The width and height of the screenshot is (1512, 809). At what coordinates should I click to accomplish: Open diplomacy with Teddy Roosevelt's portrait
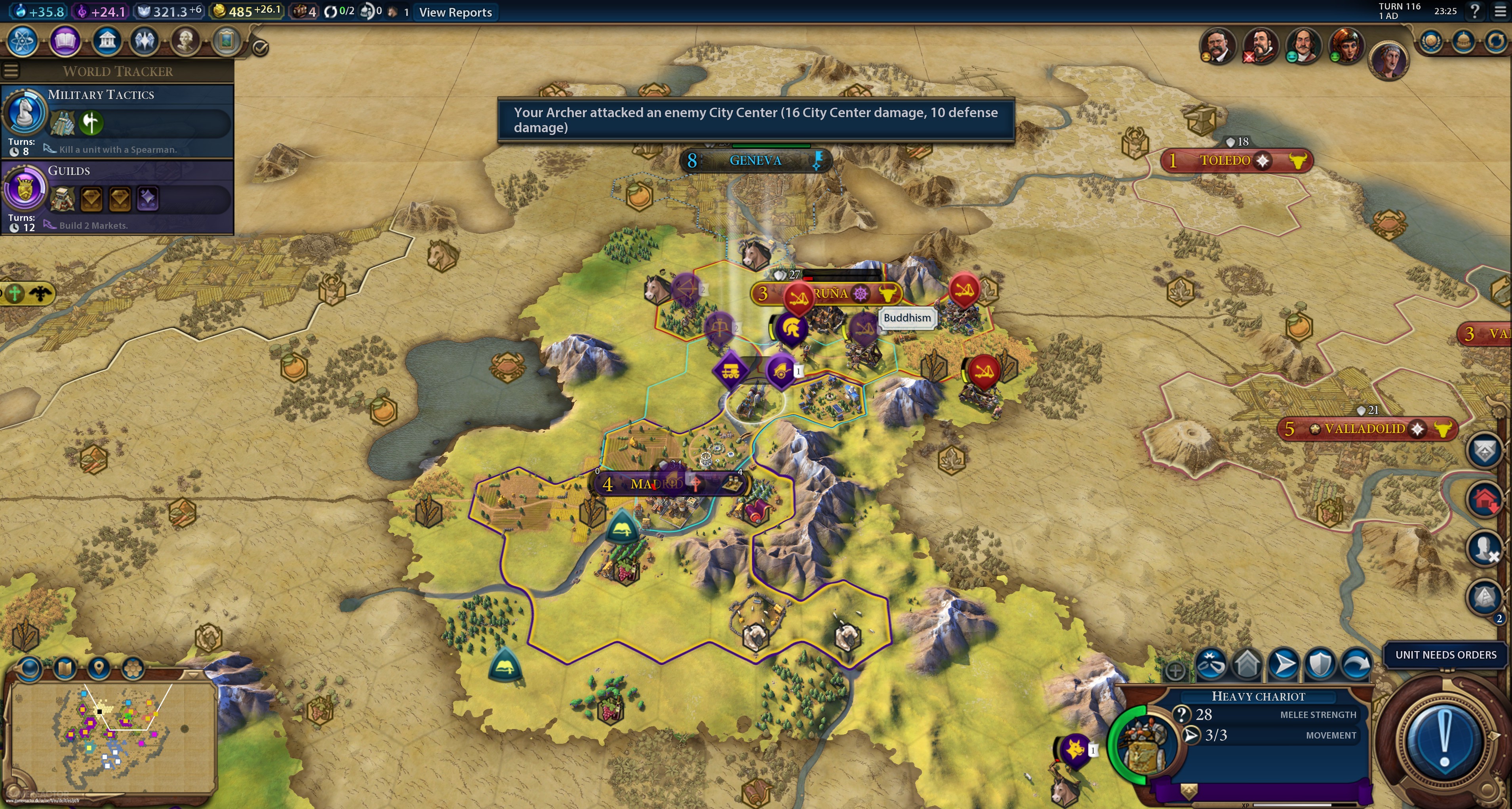tap(1217, 45)
